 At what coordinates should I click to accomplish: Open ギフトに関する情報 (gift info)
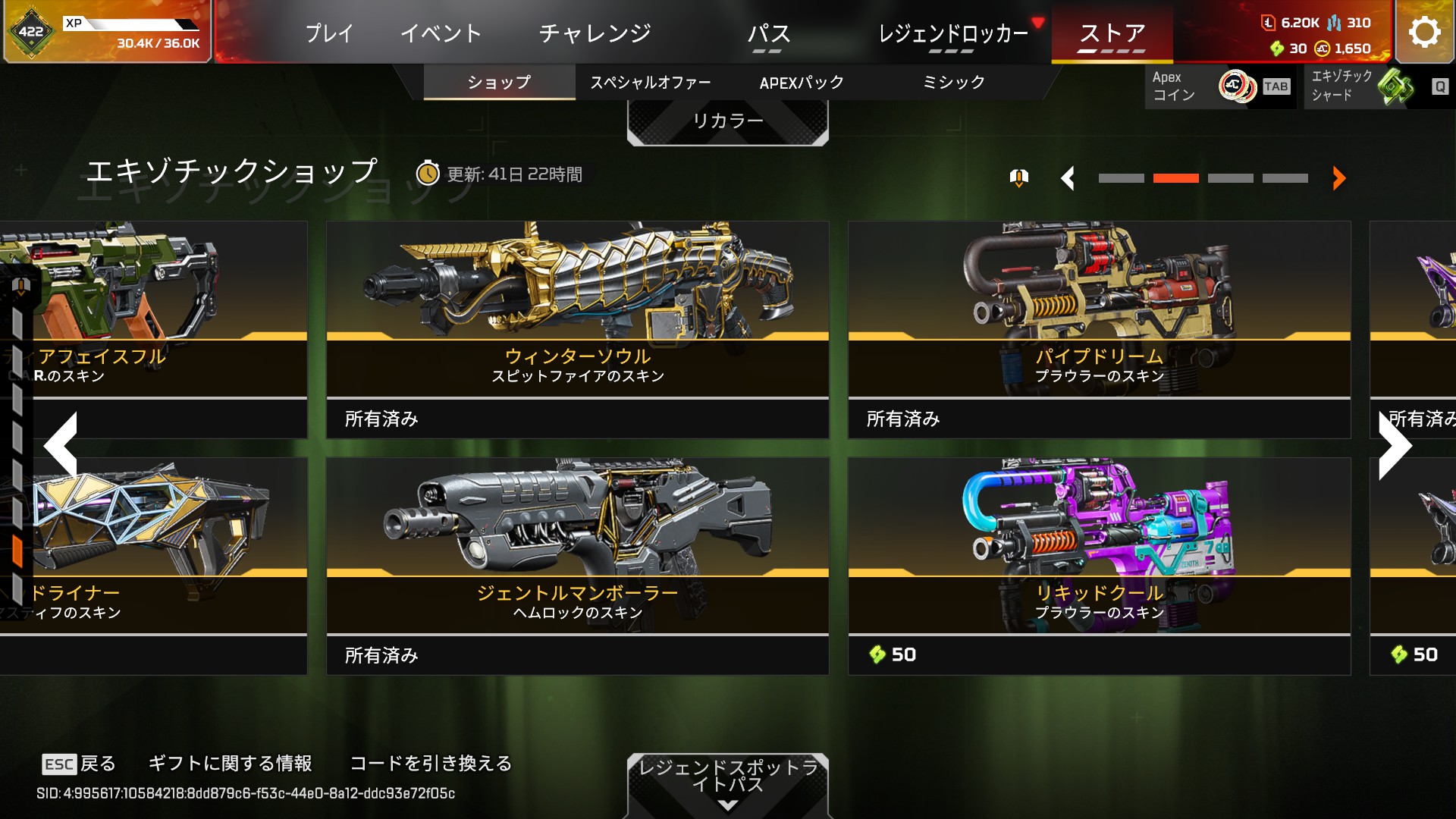coord(230,763)
